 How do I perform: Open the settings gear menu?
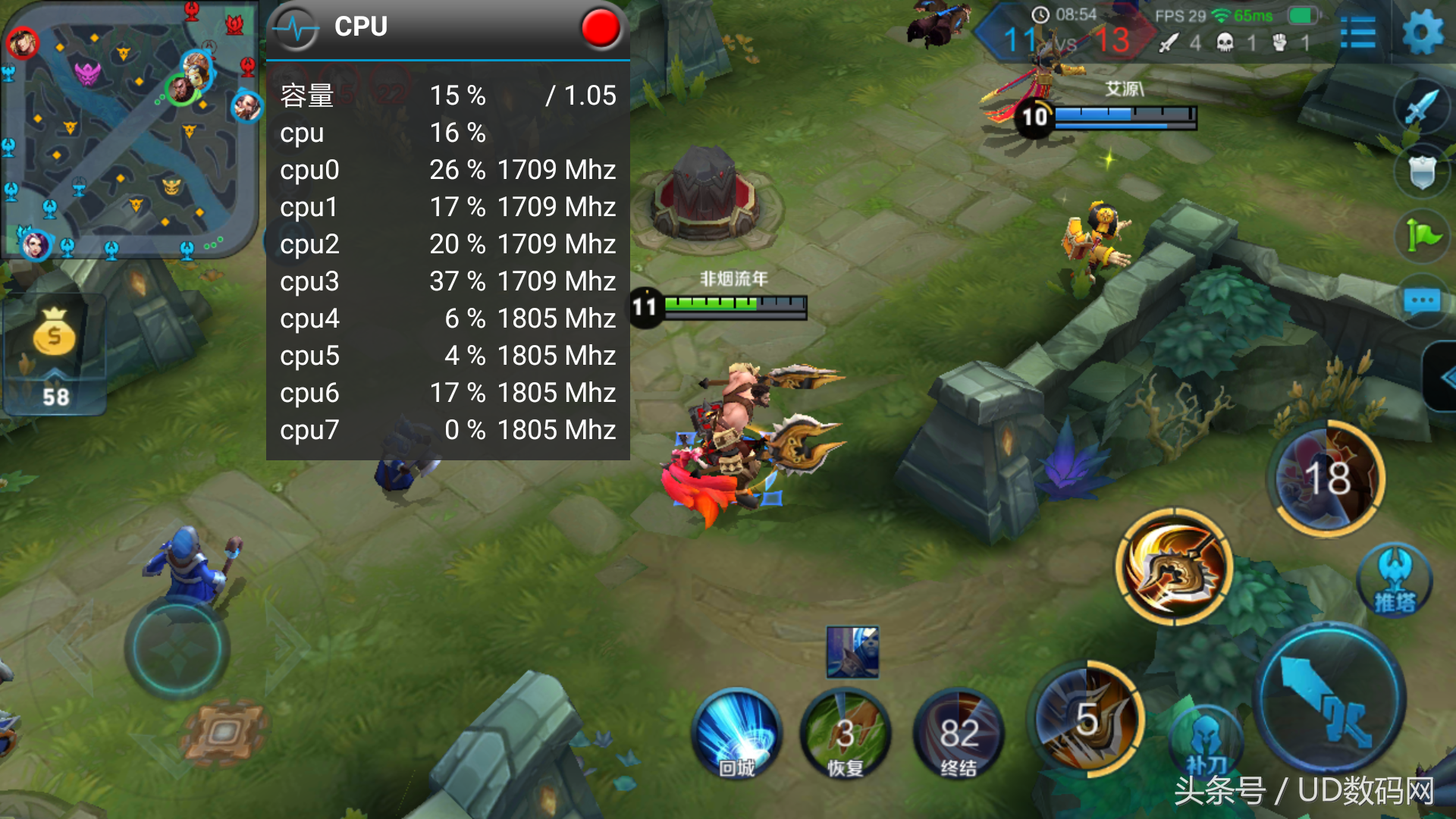(1422, 32)
